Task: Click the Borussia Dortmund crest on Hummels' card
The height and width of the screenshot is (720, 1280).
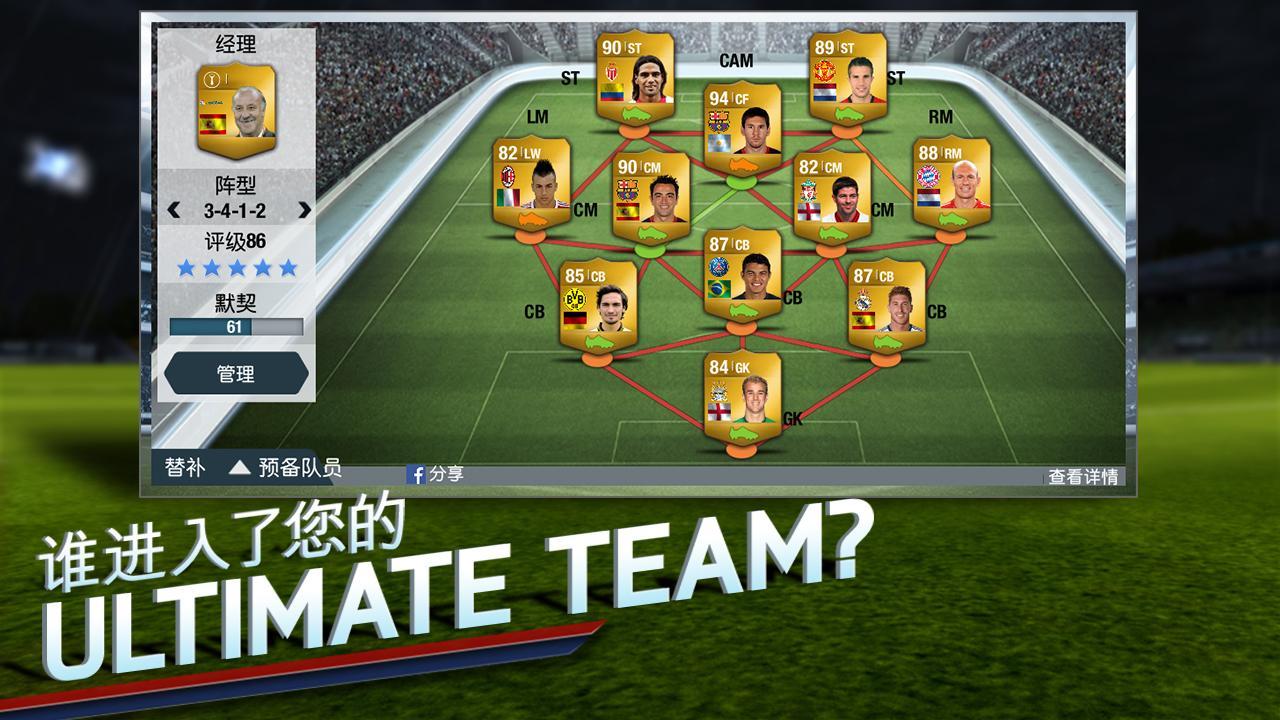Action: coord(574,300)
